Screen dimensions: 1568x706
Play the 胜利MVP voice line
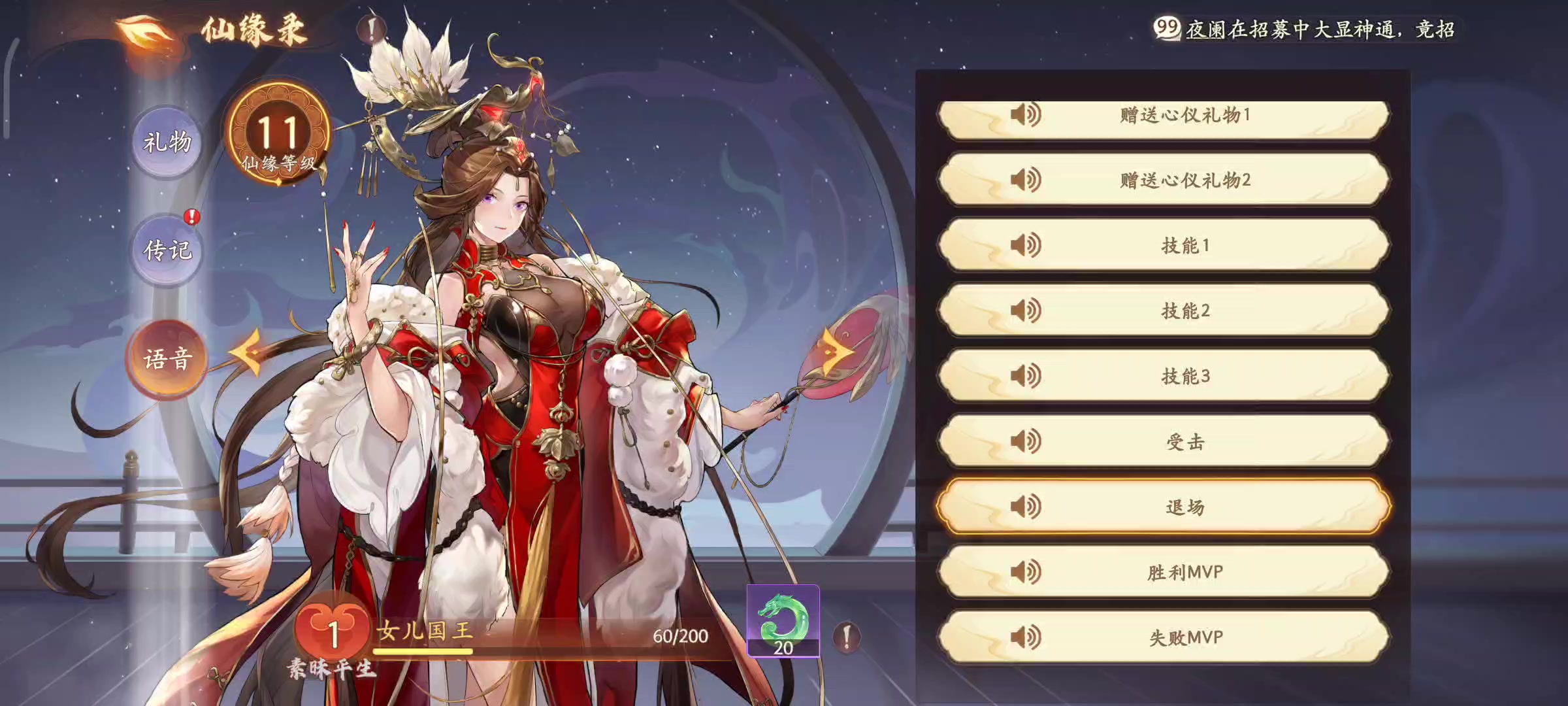pos(1164,573)
